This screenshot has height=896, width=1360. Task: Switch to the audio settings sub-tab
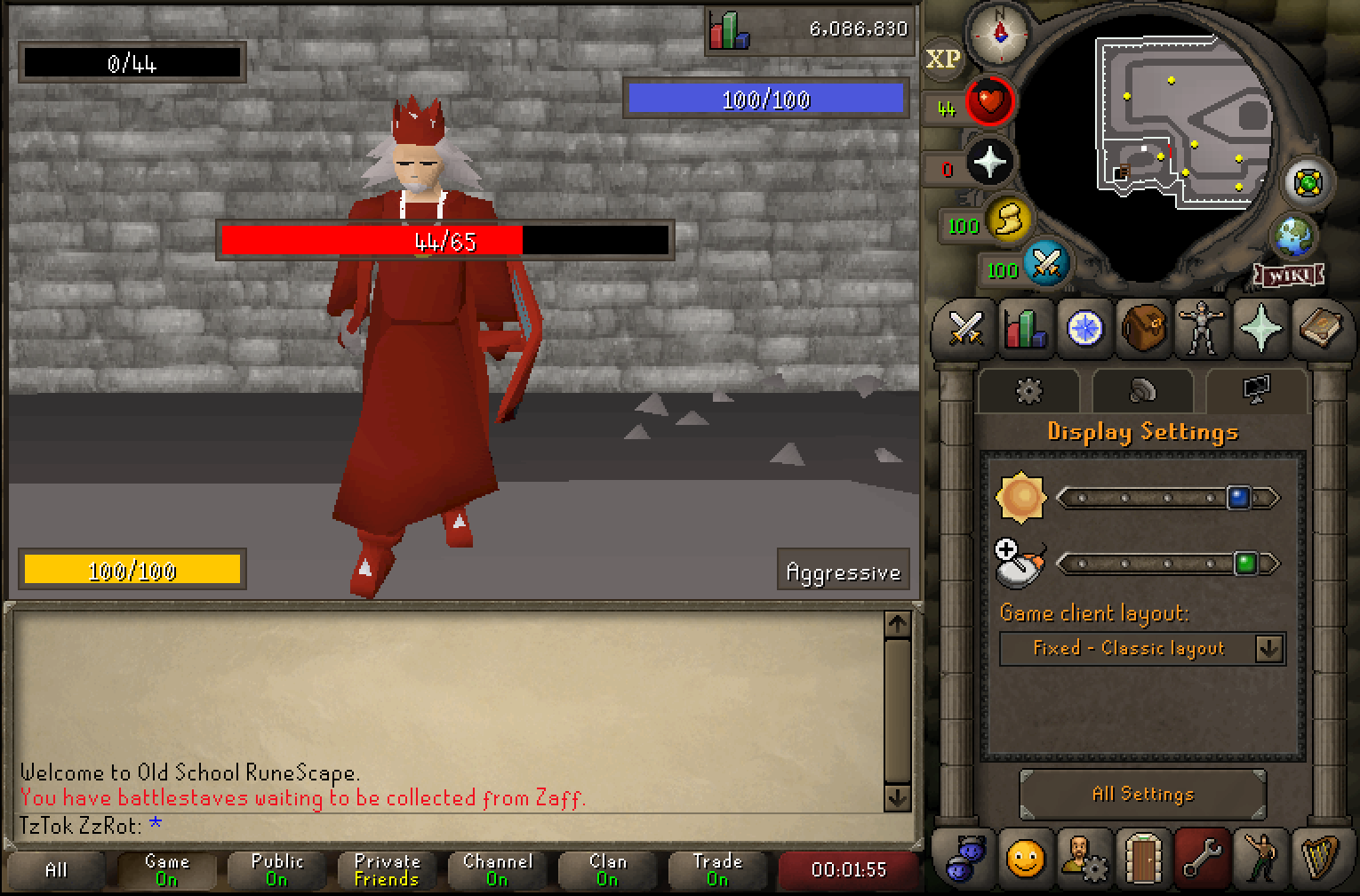tap(1143, 391)
